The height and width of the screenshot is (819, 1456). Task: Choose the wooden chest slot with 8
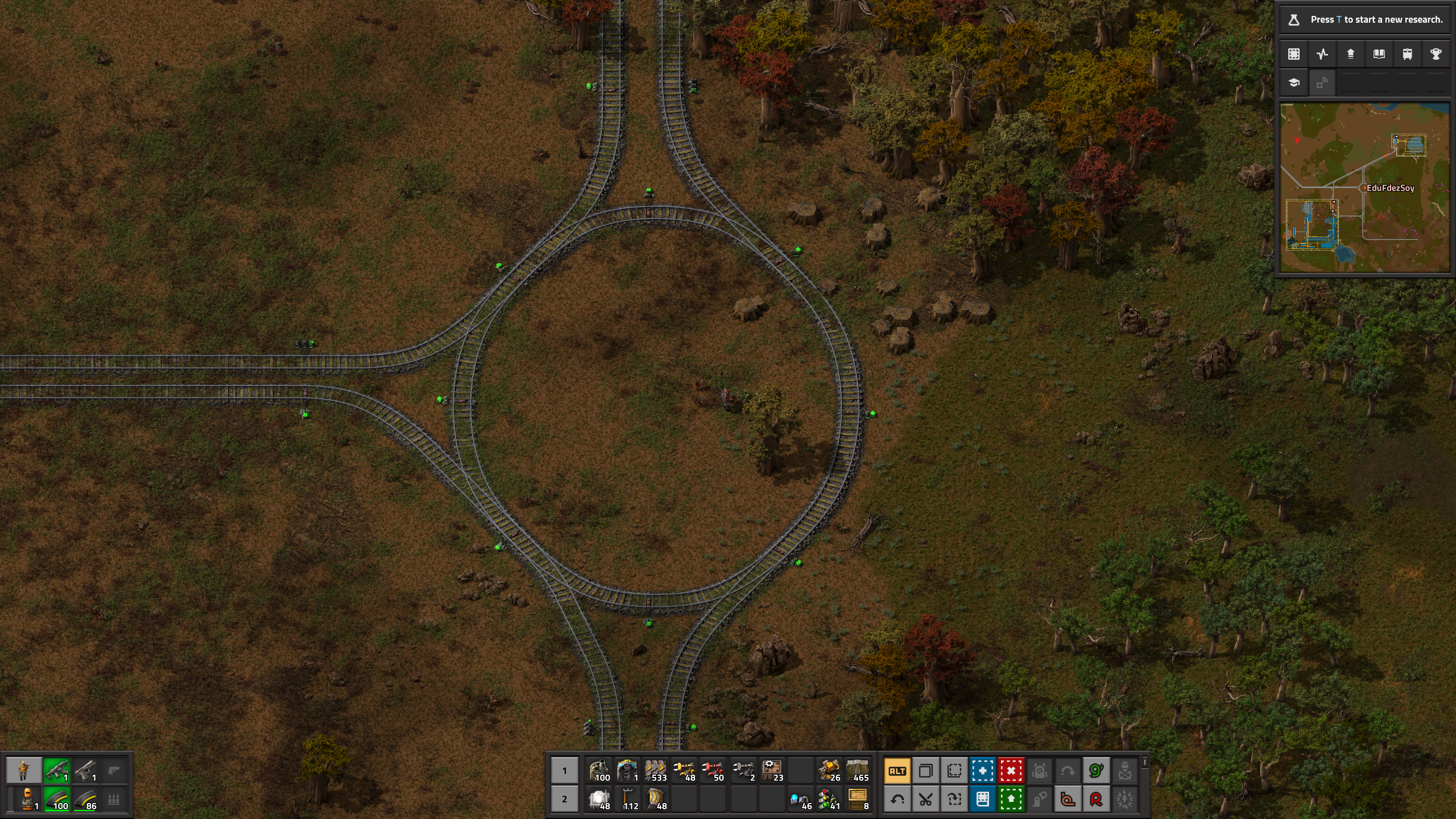click(x=858, y=800)
